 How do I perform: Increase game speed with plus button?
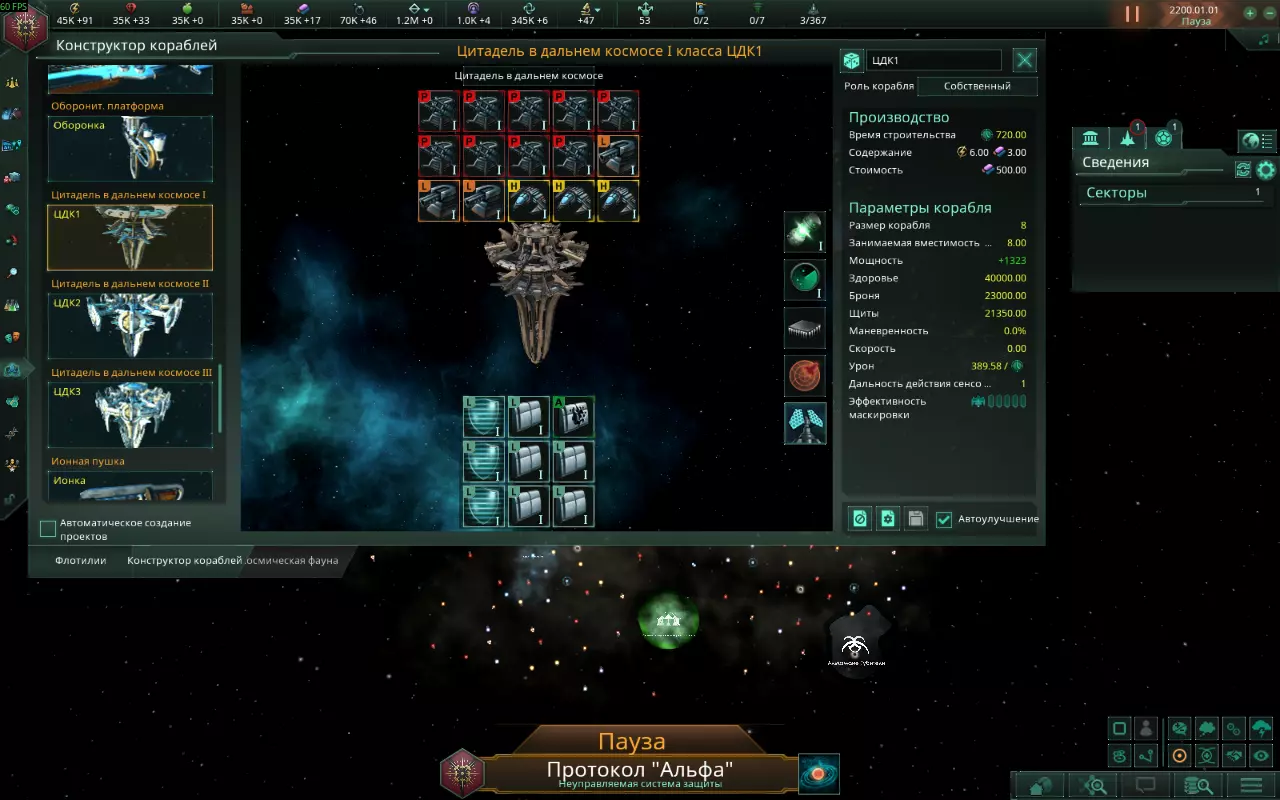1250,14
